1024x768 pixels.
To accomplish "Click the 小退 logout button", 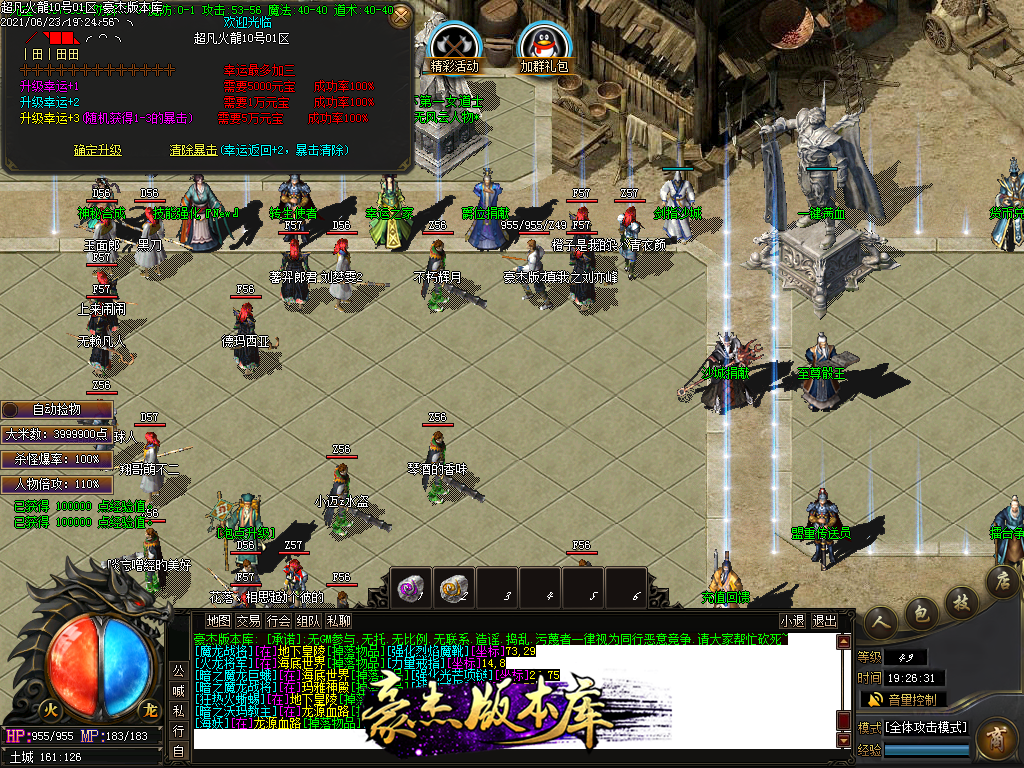I will pos(792,620).
